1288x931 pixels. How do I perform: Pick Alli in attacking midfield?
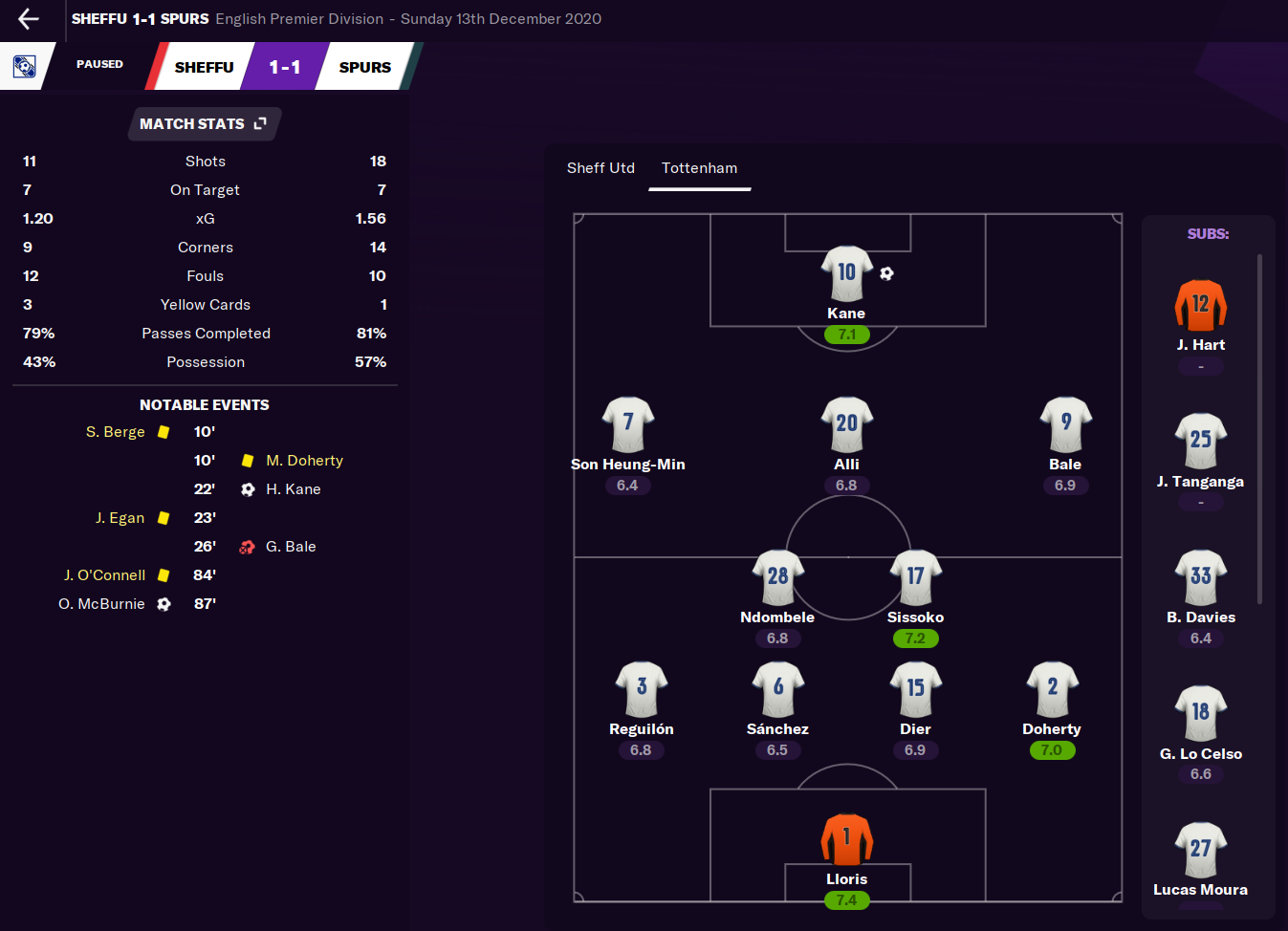[x=846, y=424]
